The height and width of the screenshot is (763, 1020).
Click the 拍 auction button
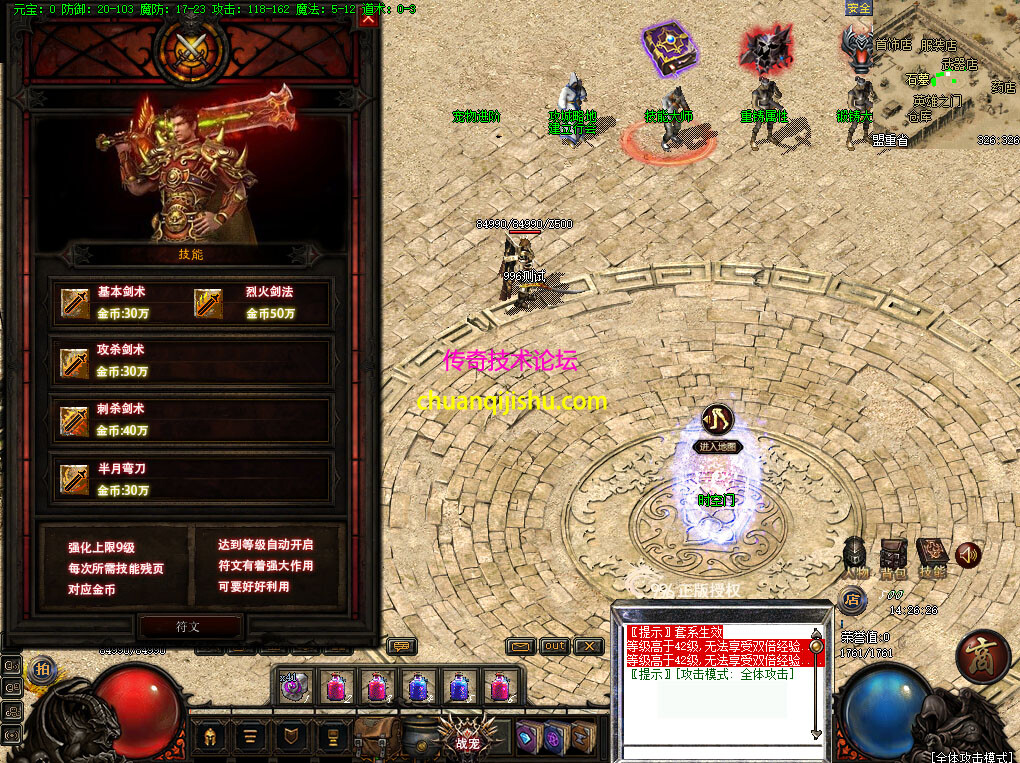coord(41,669)
